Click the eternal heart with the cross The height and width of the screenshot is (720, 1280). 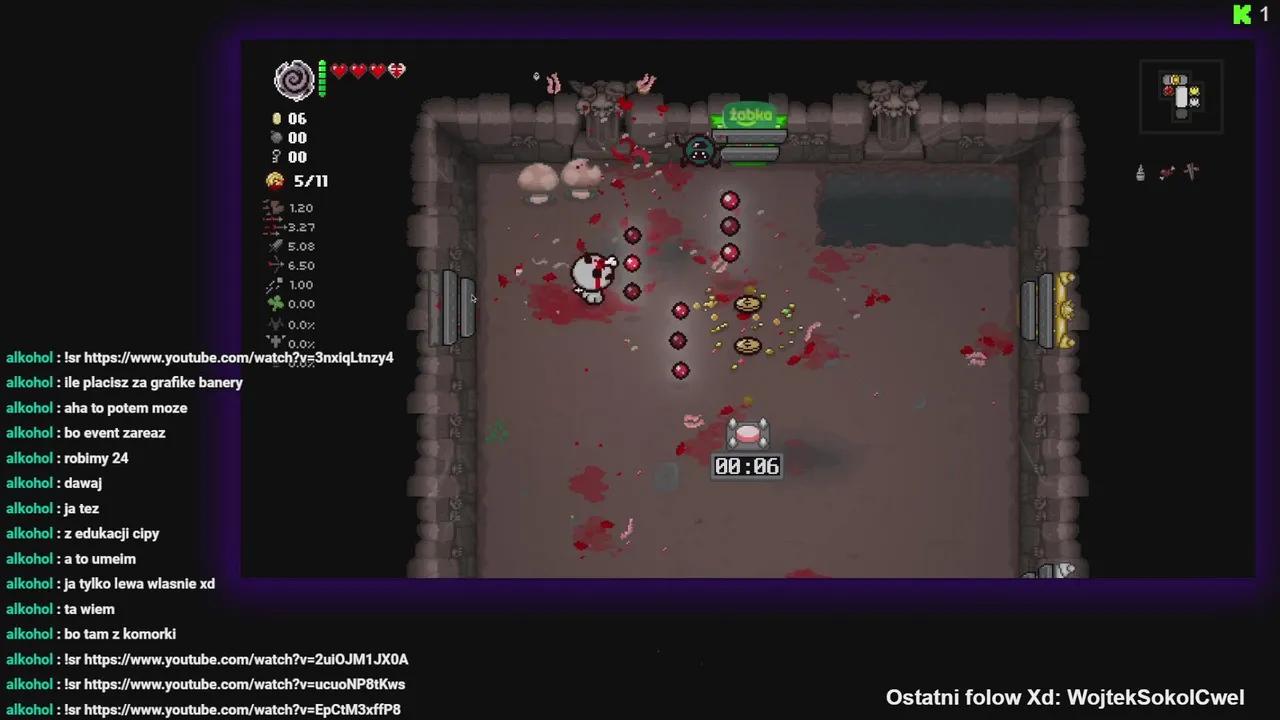click(396, 71)
